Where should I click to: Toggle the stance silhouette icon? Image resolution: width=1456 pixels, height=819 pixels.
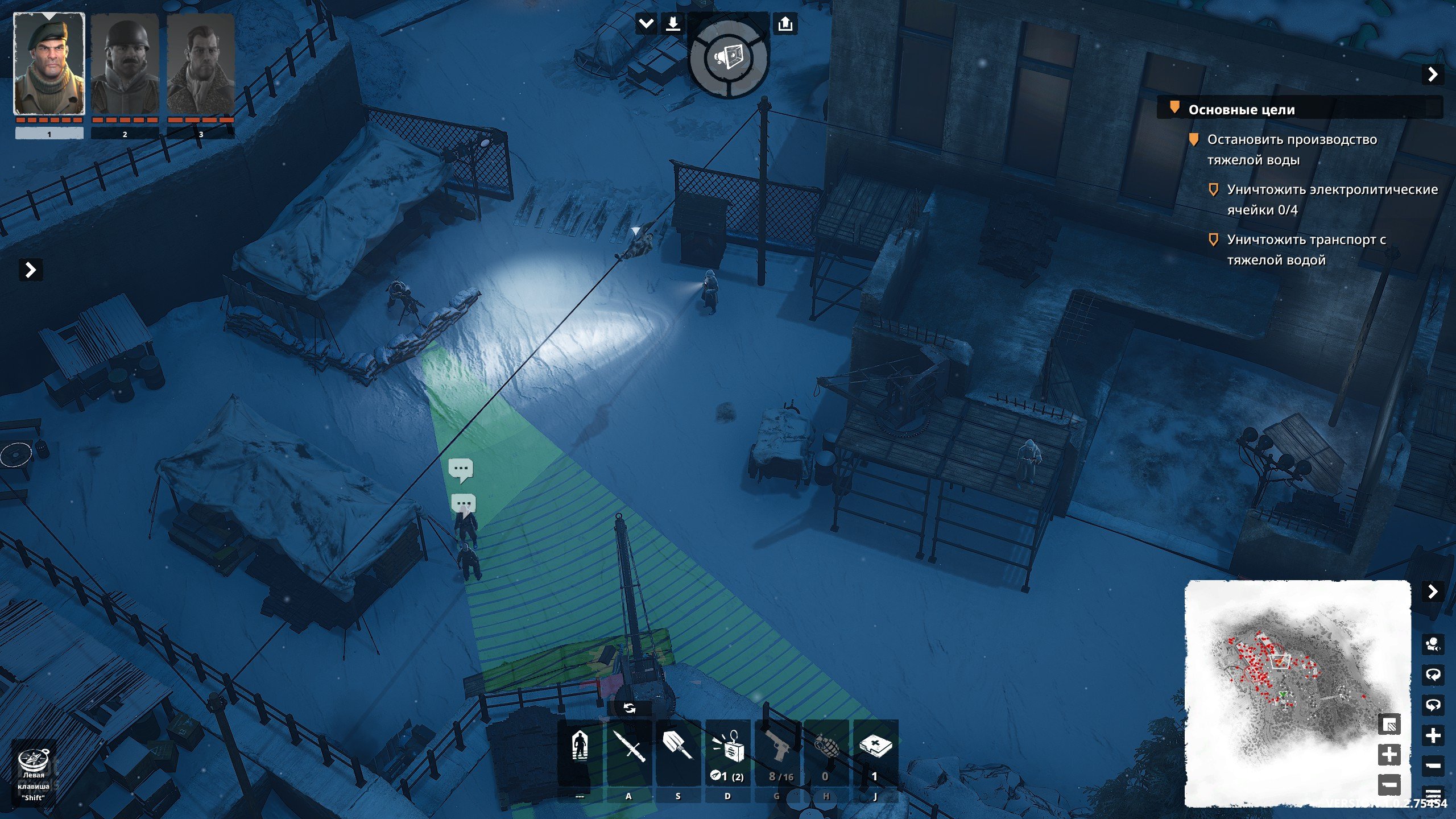pyautogui.click(x=580, y=746)
